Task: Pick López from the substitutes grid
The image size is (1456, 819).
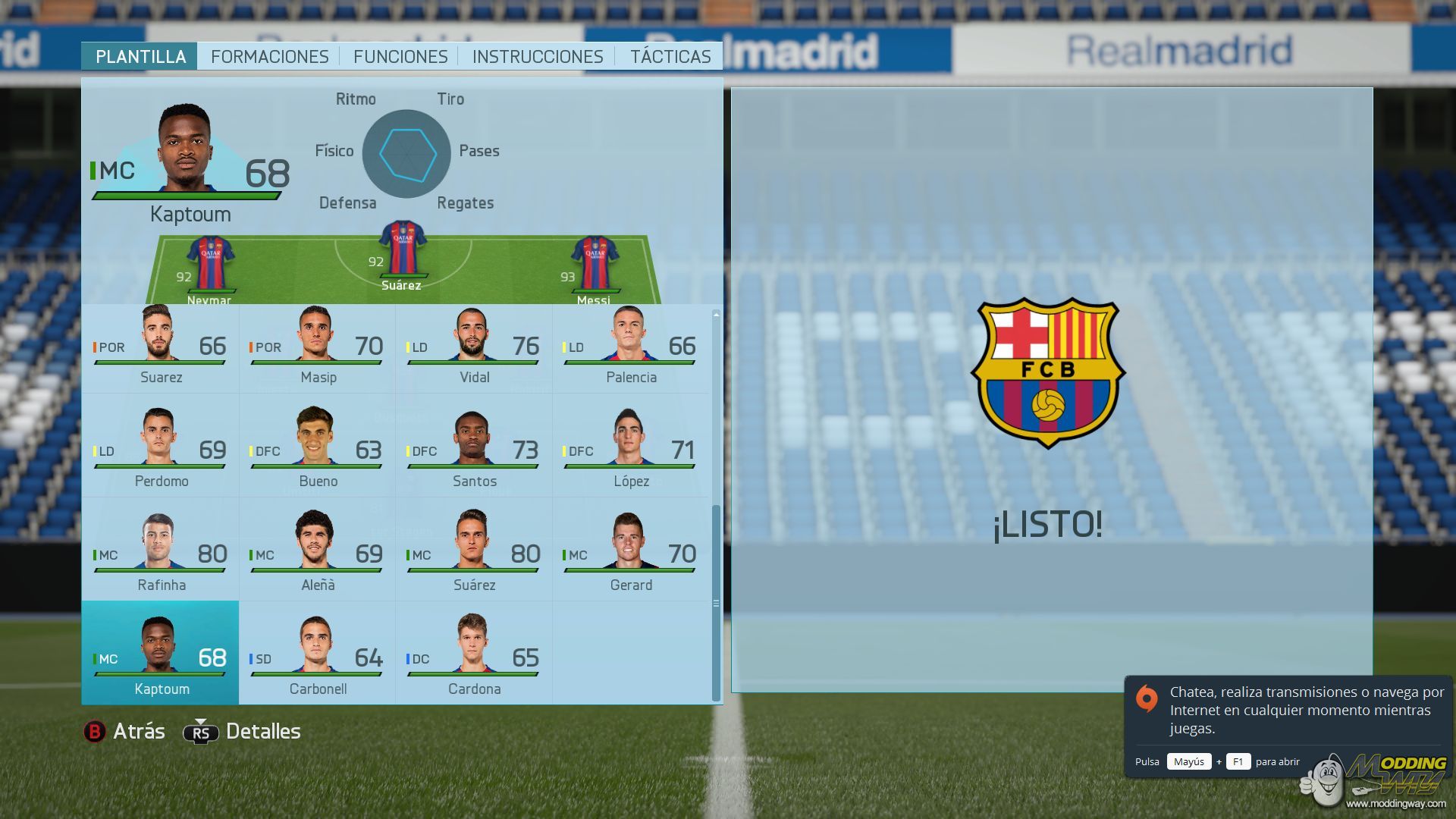Action: point(630,451)
